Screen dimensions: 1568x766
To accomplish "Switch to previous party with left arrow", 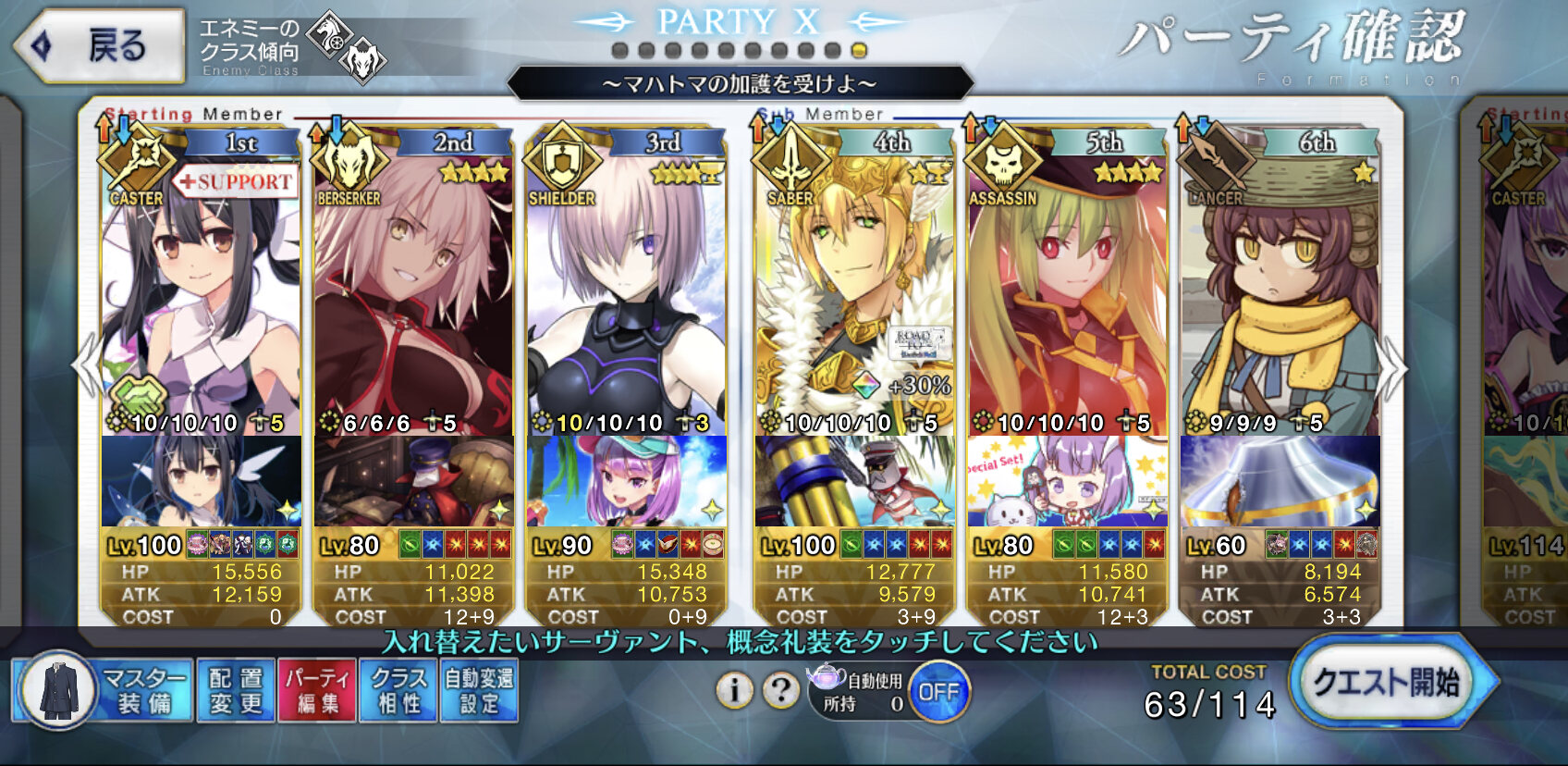I will pos(87,366).
